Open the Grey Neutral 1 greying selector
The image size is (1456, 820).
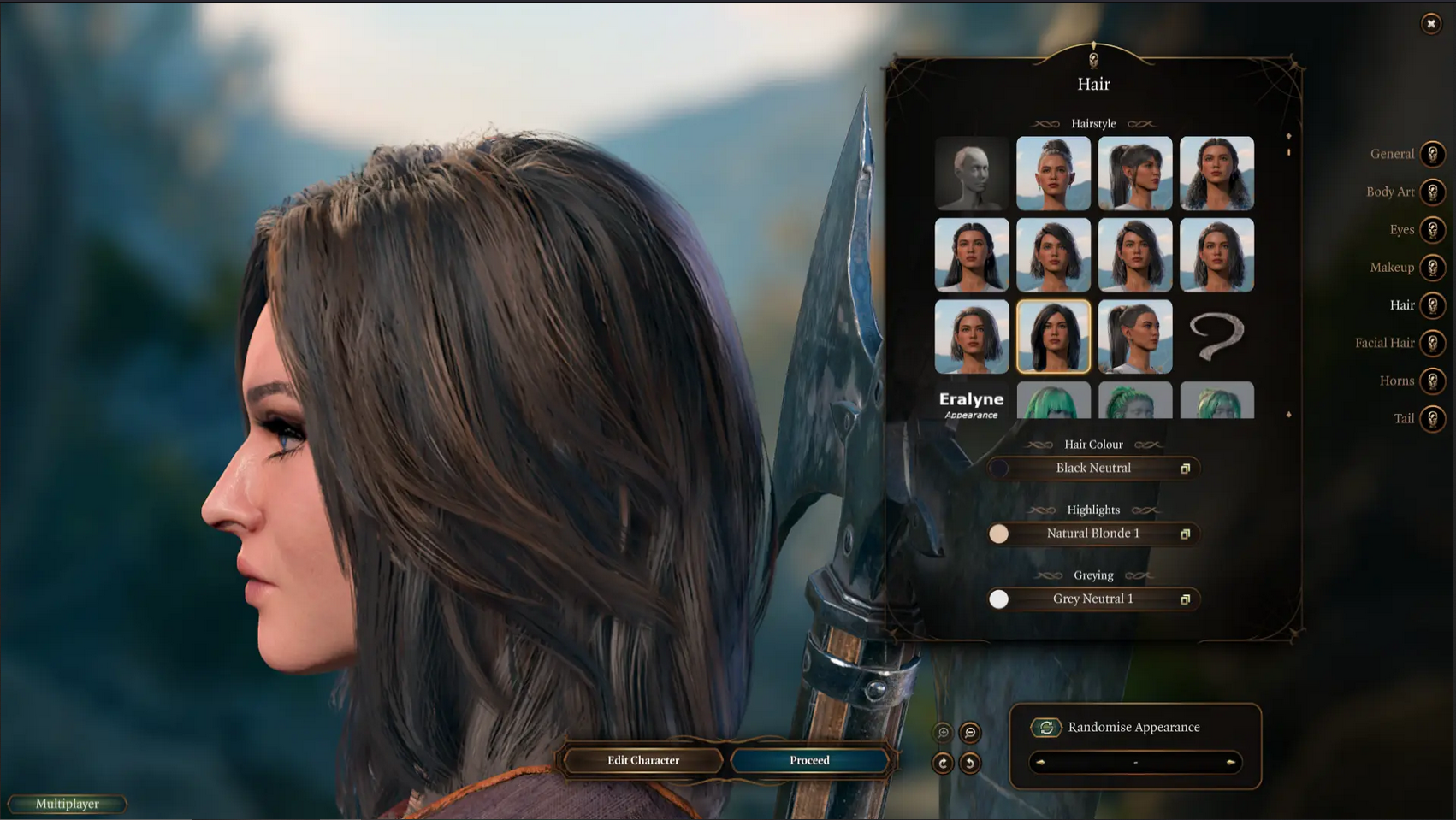pos(1093,599)
